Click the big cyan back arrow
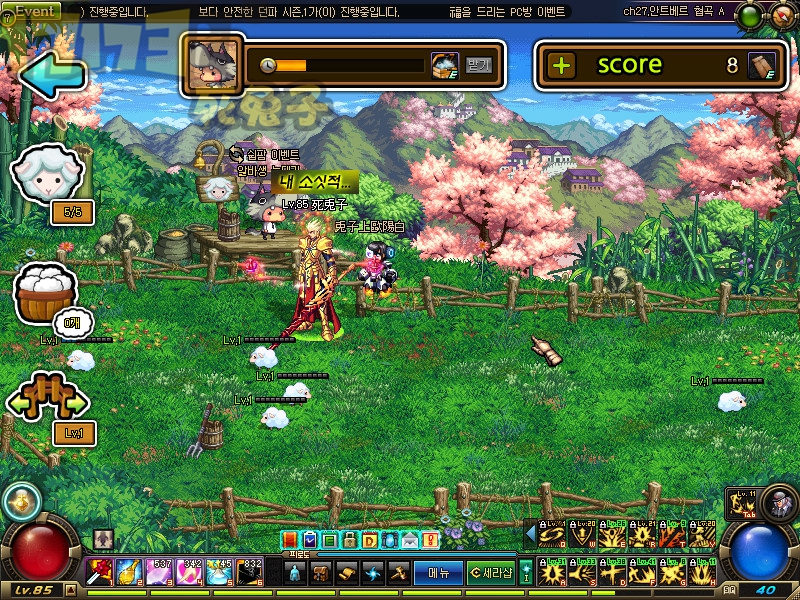 (x=52, y=77)
